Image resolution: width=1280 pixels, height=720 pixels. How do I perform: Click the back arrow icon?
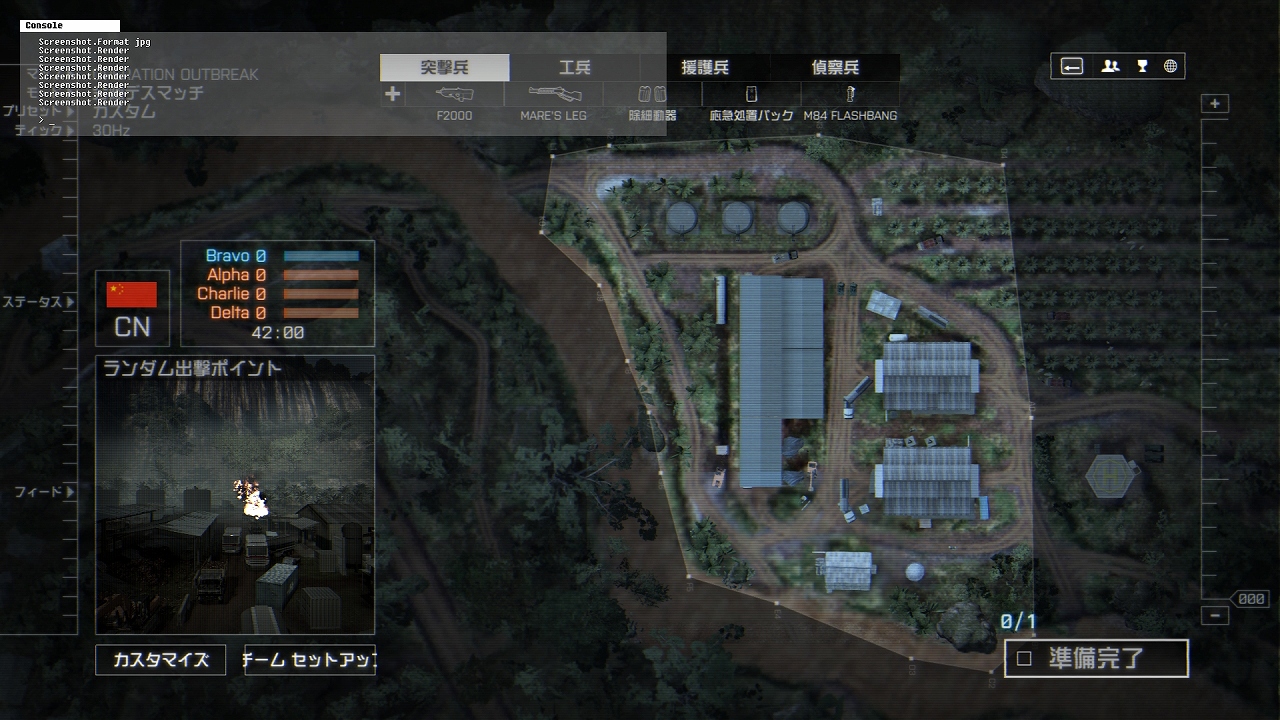(x=1072, y=66)
